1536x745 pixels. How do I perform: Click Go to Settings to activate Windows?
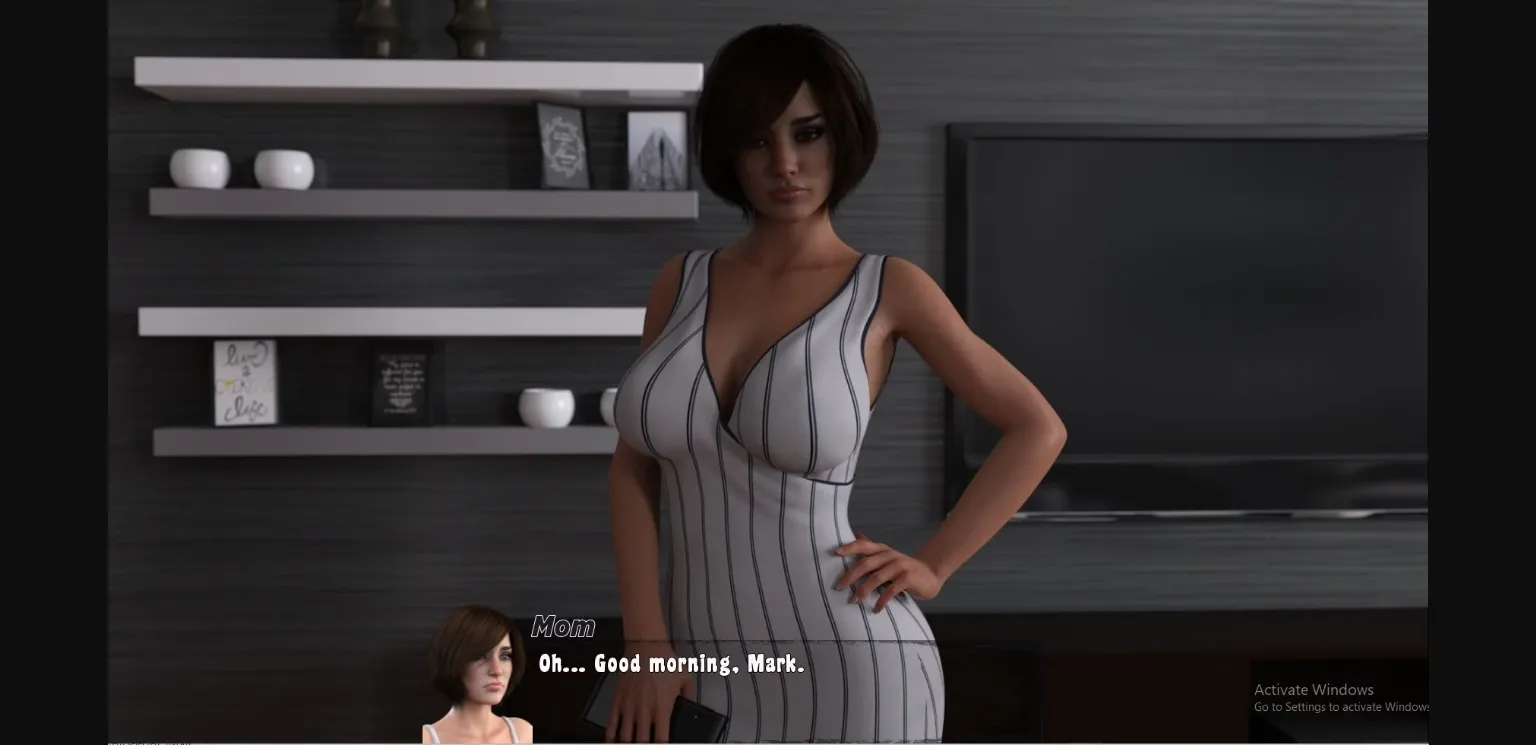pyautogui.click(x=1340, y=707)
